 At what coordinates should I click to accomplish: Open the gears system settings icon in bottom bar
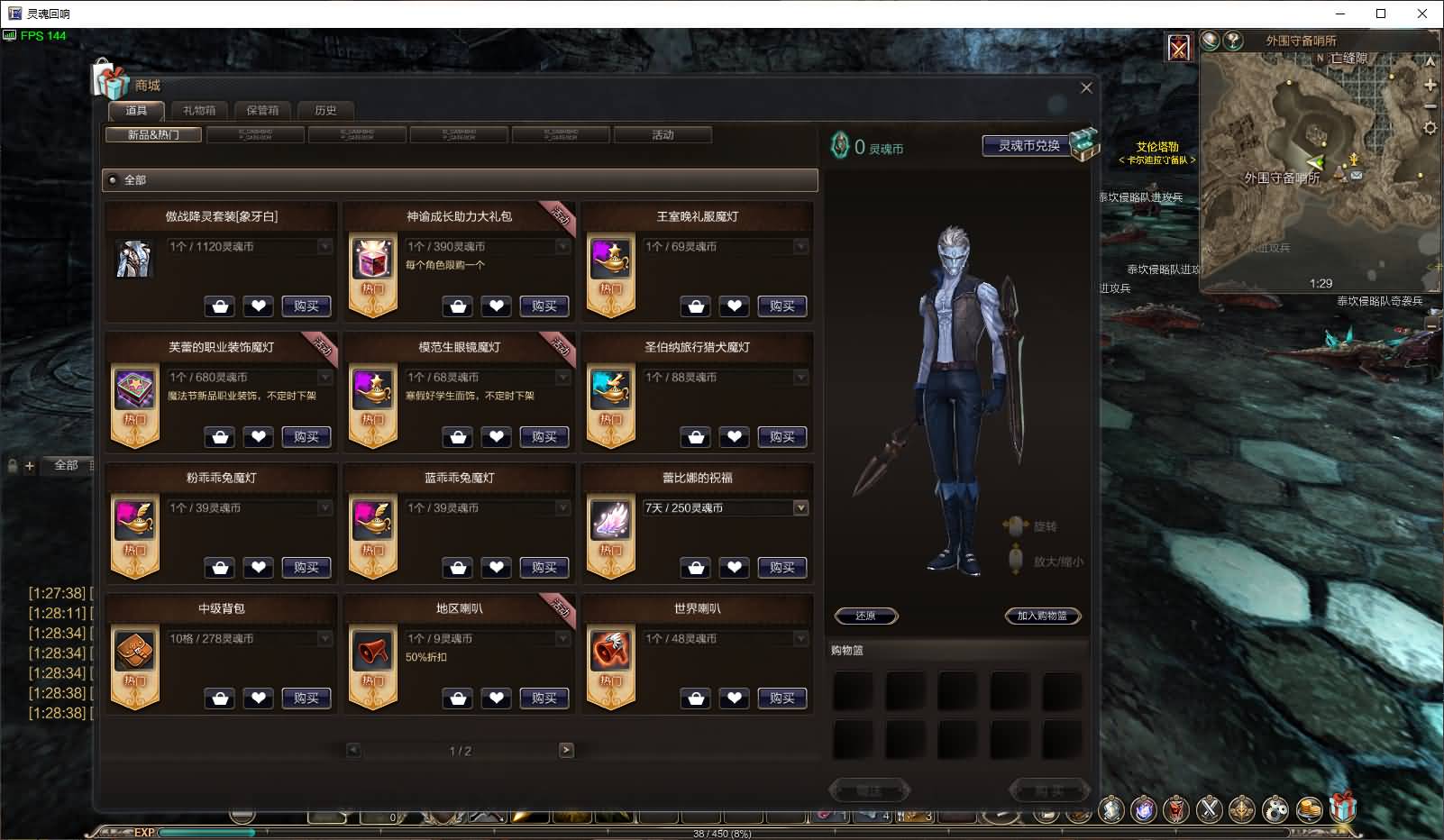[1274, 809]
